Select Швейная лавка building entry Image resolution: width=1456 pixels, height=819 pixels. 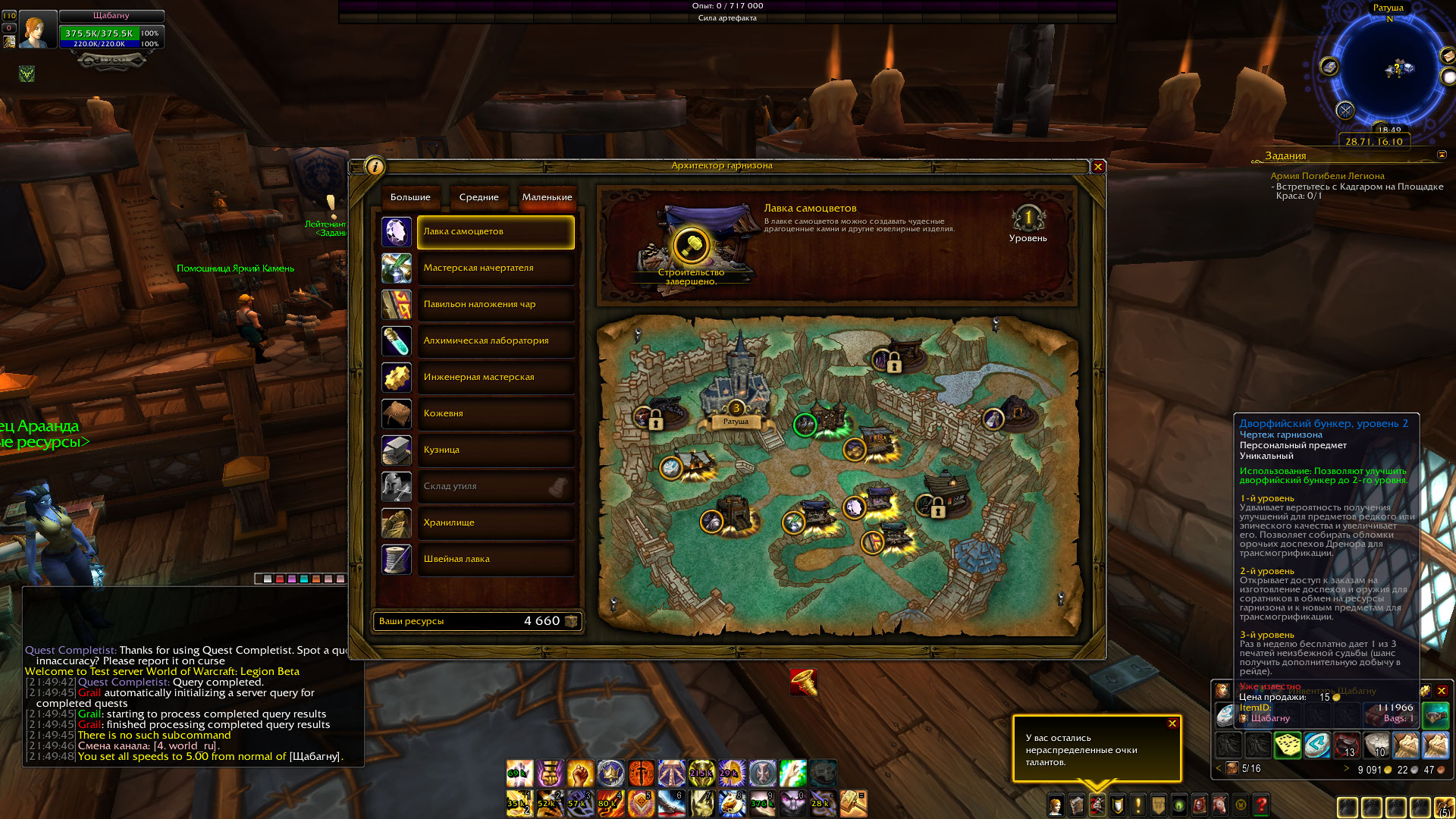point(495,560)
